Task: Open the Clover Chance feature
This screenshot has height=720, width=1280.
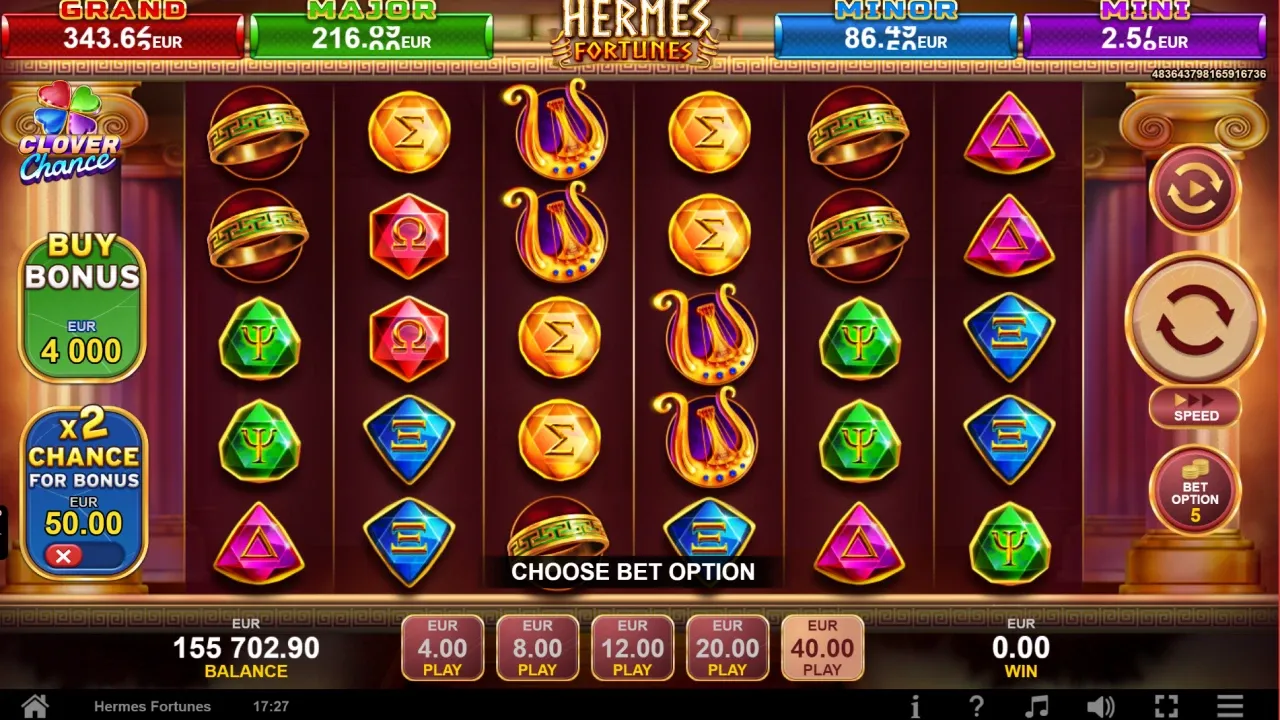Action: (x=69, y=135)
